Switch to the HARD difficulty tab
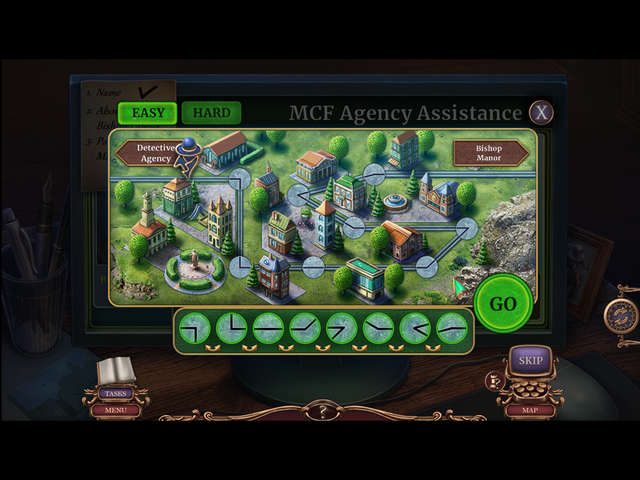 pos(211,113)
